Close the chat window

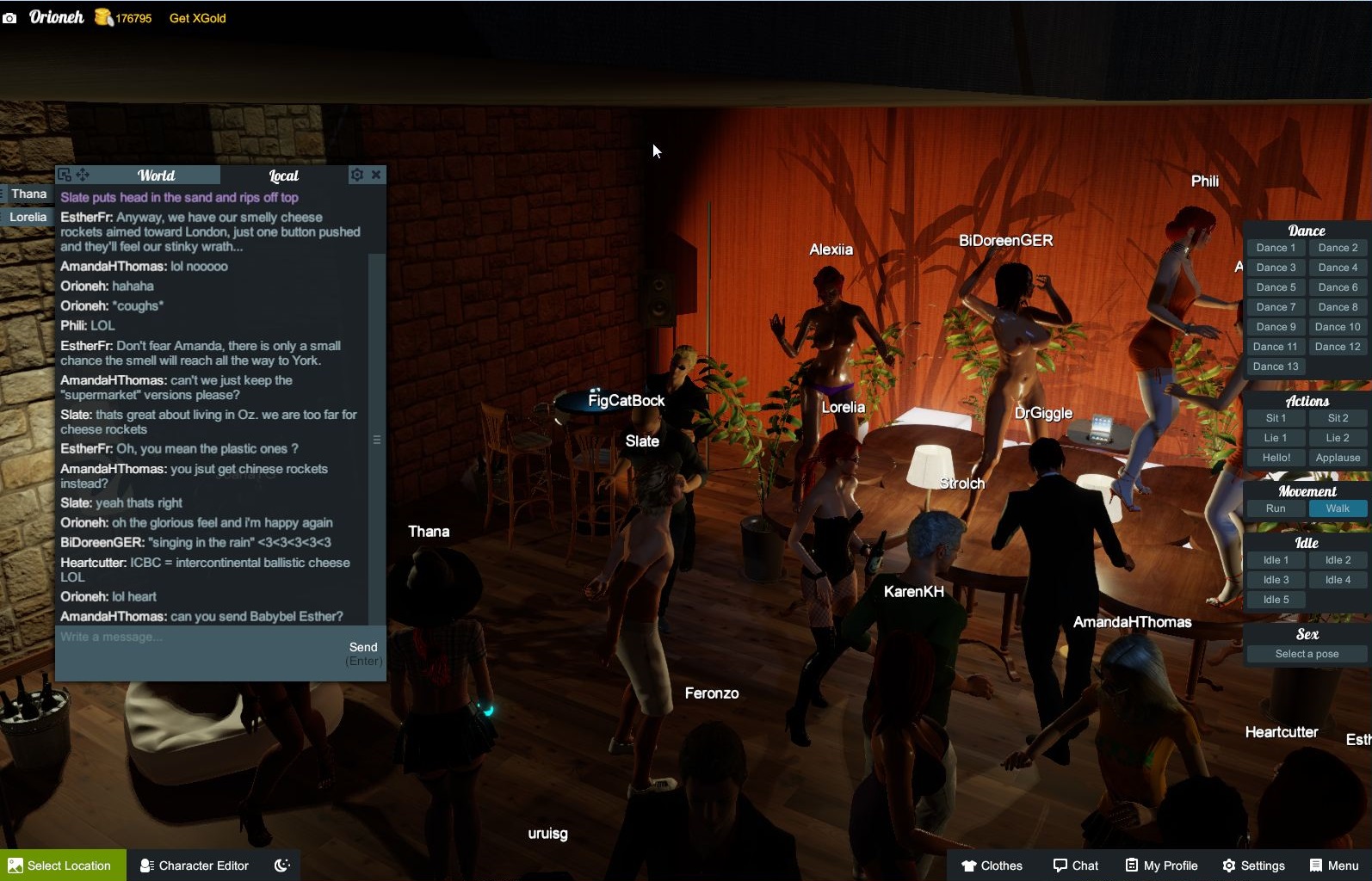376,175
